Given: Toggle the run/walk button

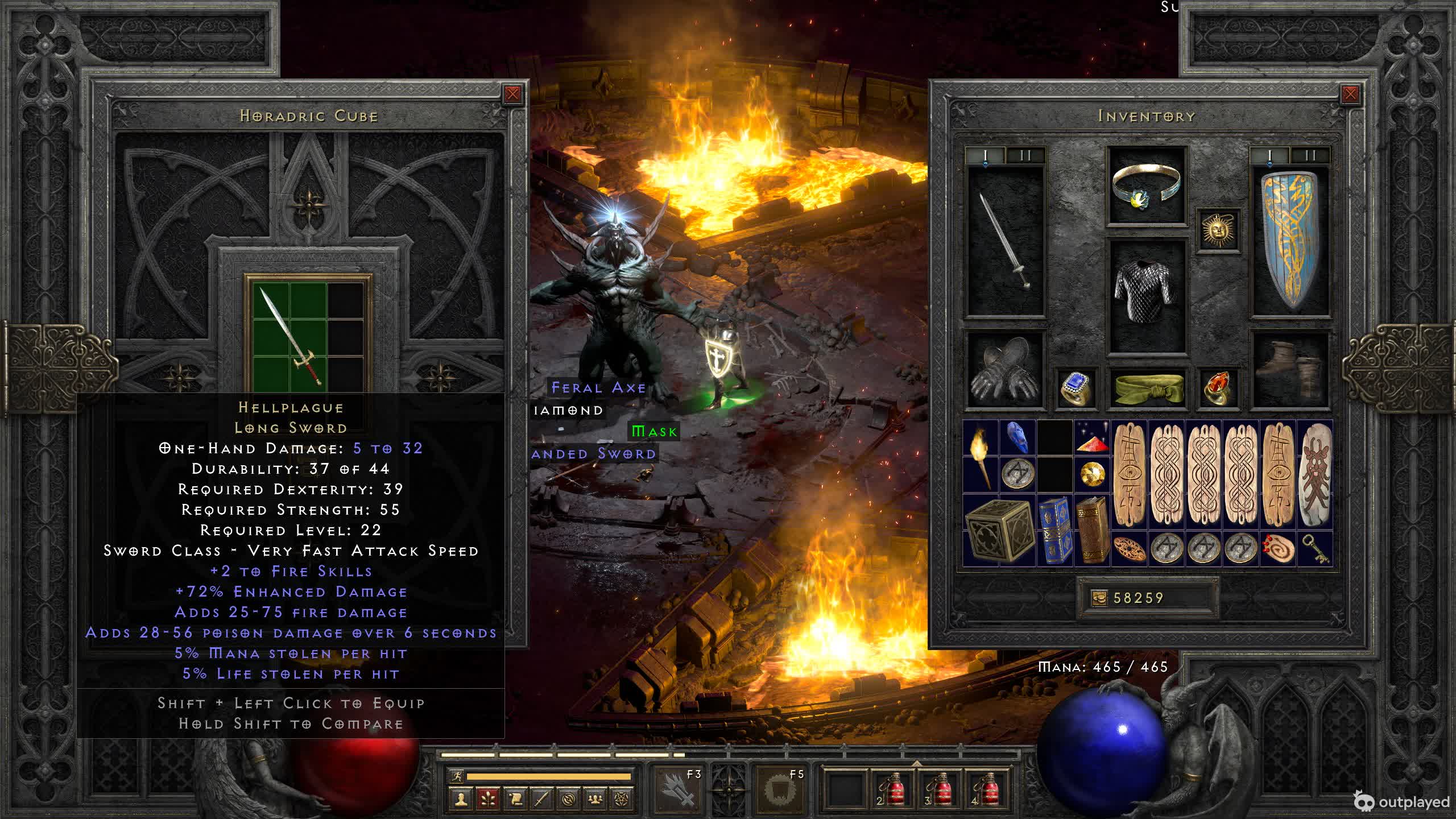Looking at the screenshot, I should pos(457,776).
